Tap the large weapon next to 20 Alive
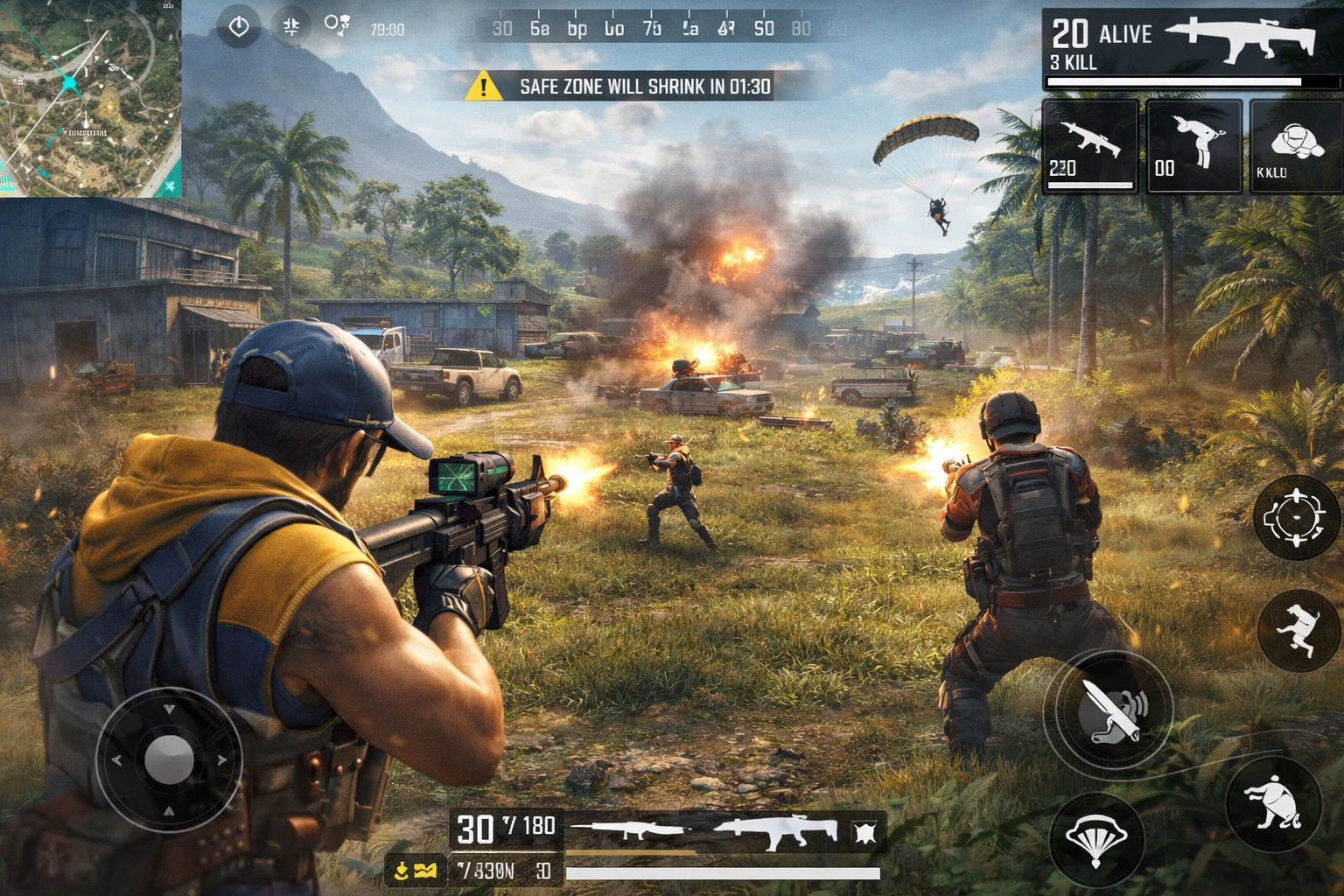The height and width of the screenshot is (896, 1344). click(x=1241, y=39)
